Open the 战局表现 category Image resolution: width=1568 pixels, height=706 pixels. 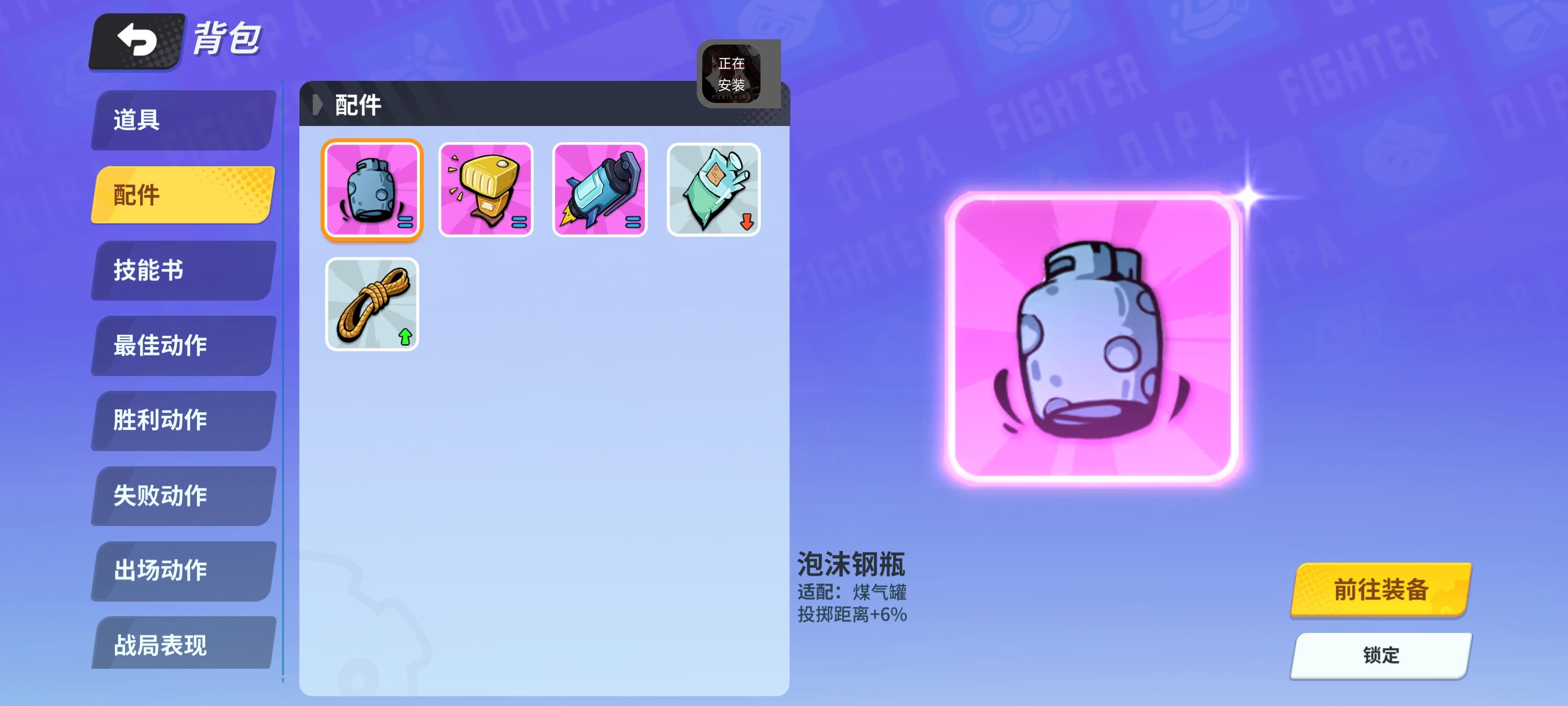pos(183,646)
